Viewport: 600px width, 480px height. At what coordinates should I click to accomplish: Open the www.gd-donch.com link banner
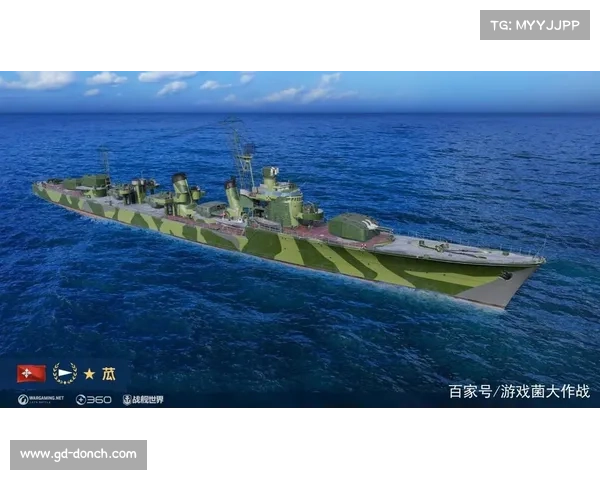(x=80, y=455)
